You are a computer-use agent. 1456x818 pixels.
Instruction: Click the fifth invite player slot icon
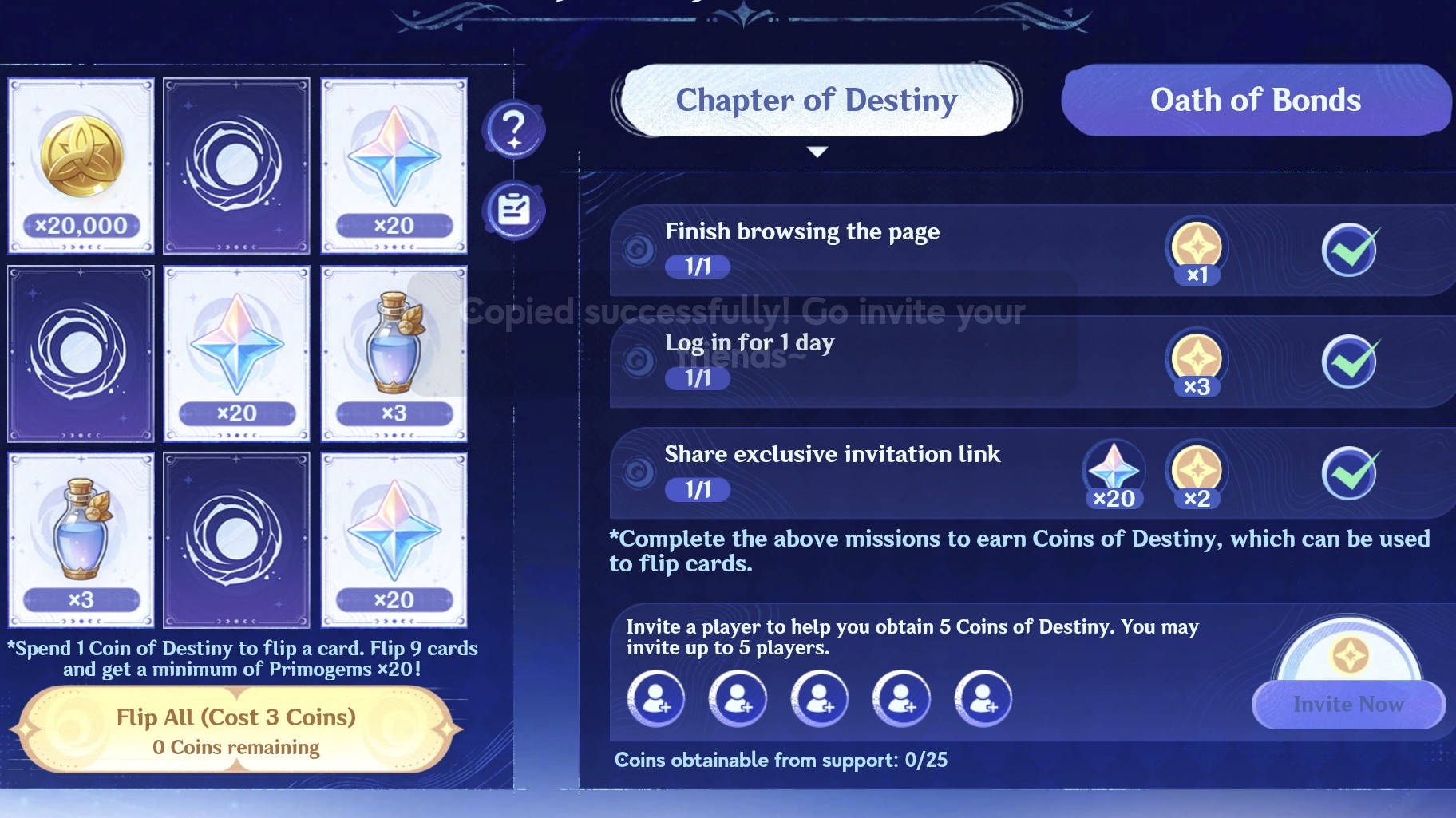tap(986, 698)
